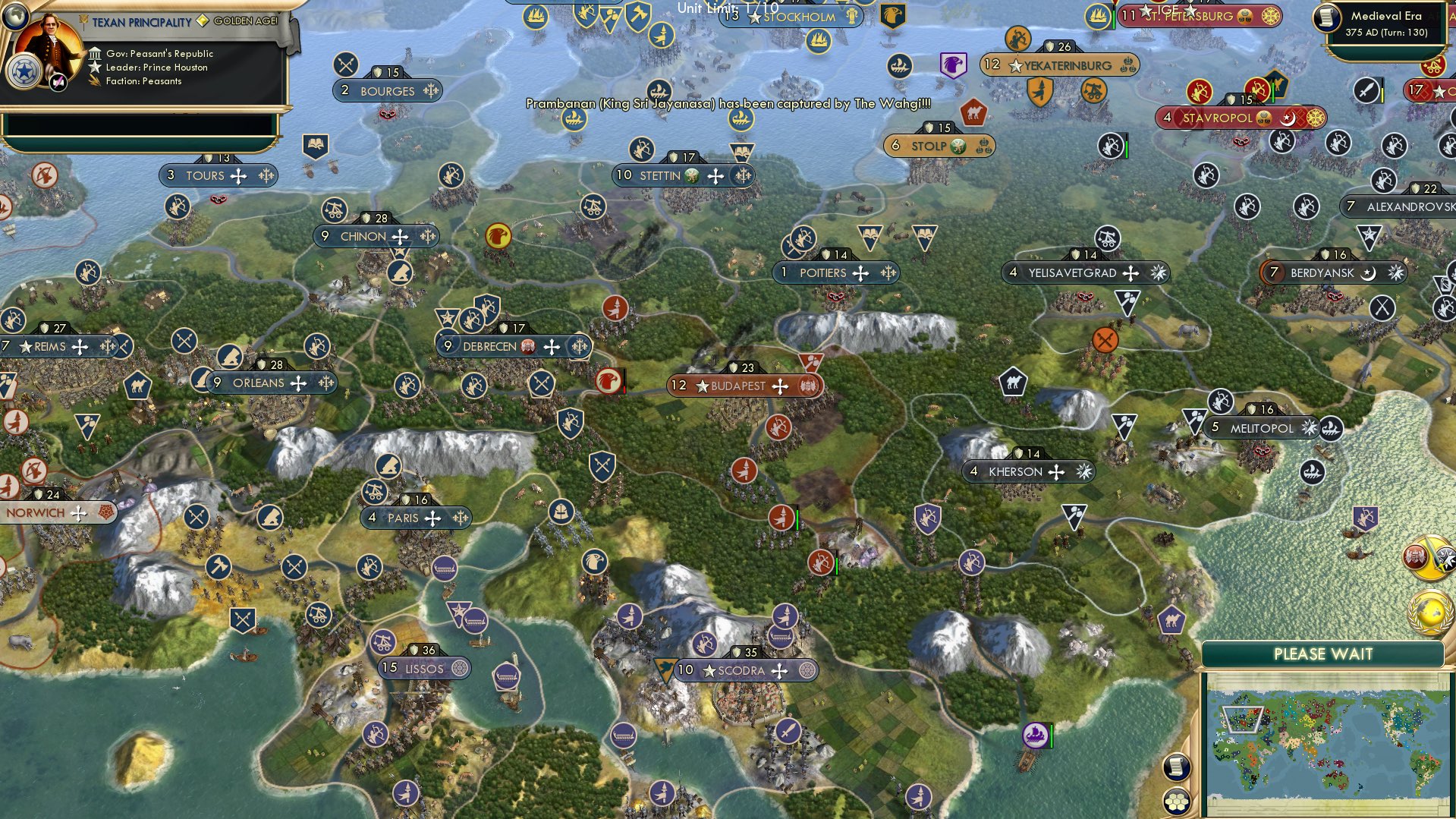1456x819 pixels.
Task: Click the red eagle banner icon beside Budapest
Action: 609,380
